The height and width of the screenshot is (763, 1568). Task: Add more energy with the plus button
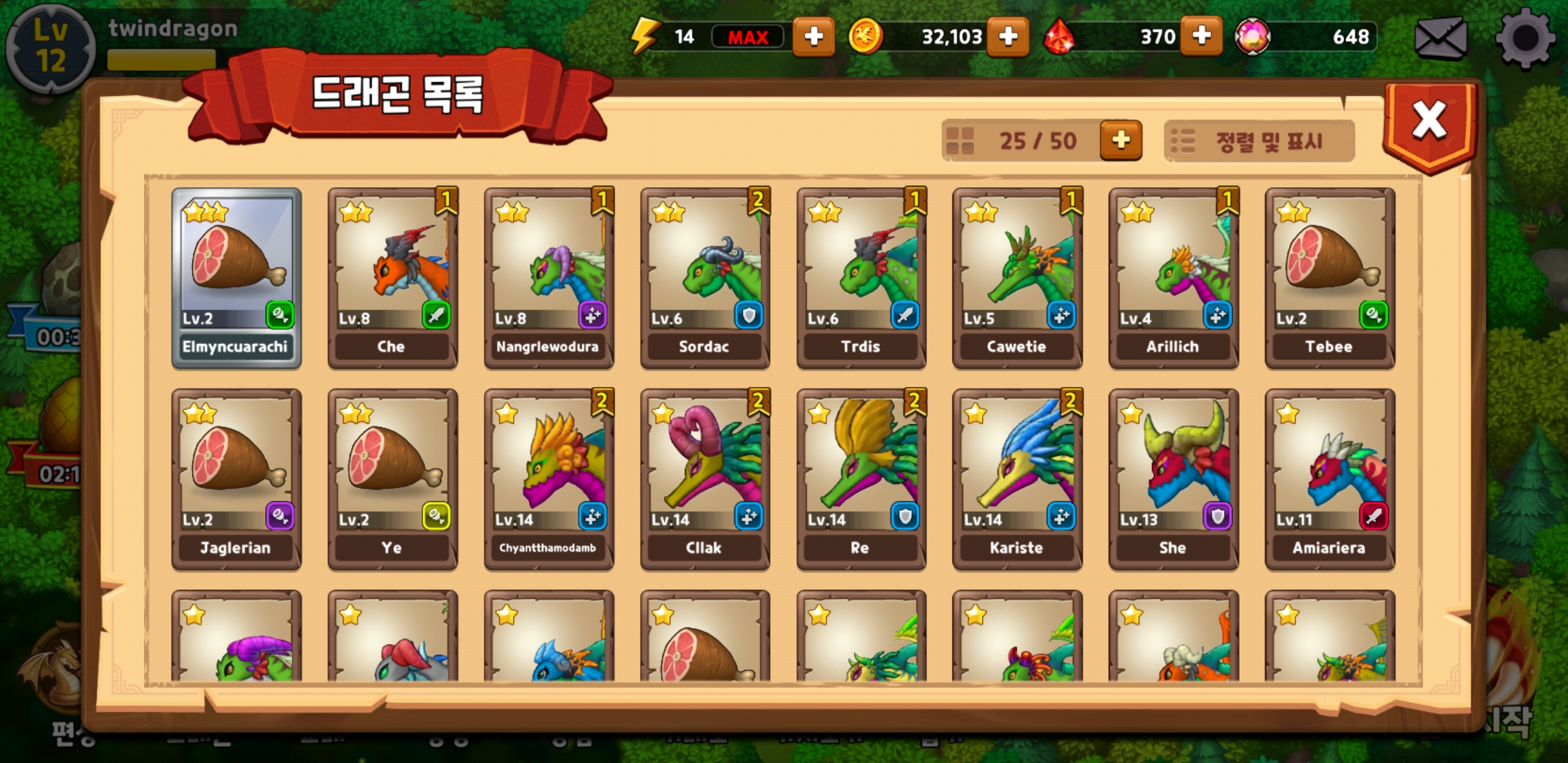[x=813, y=37]
